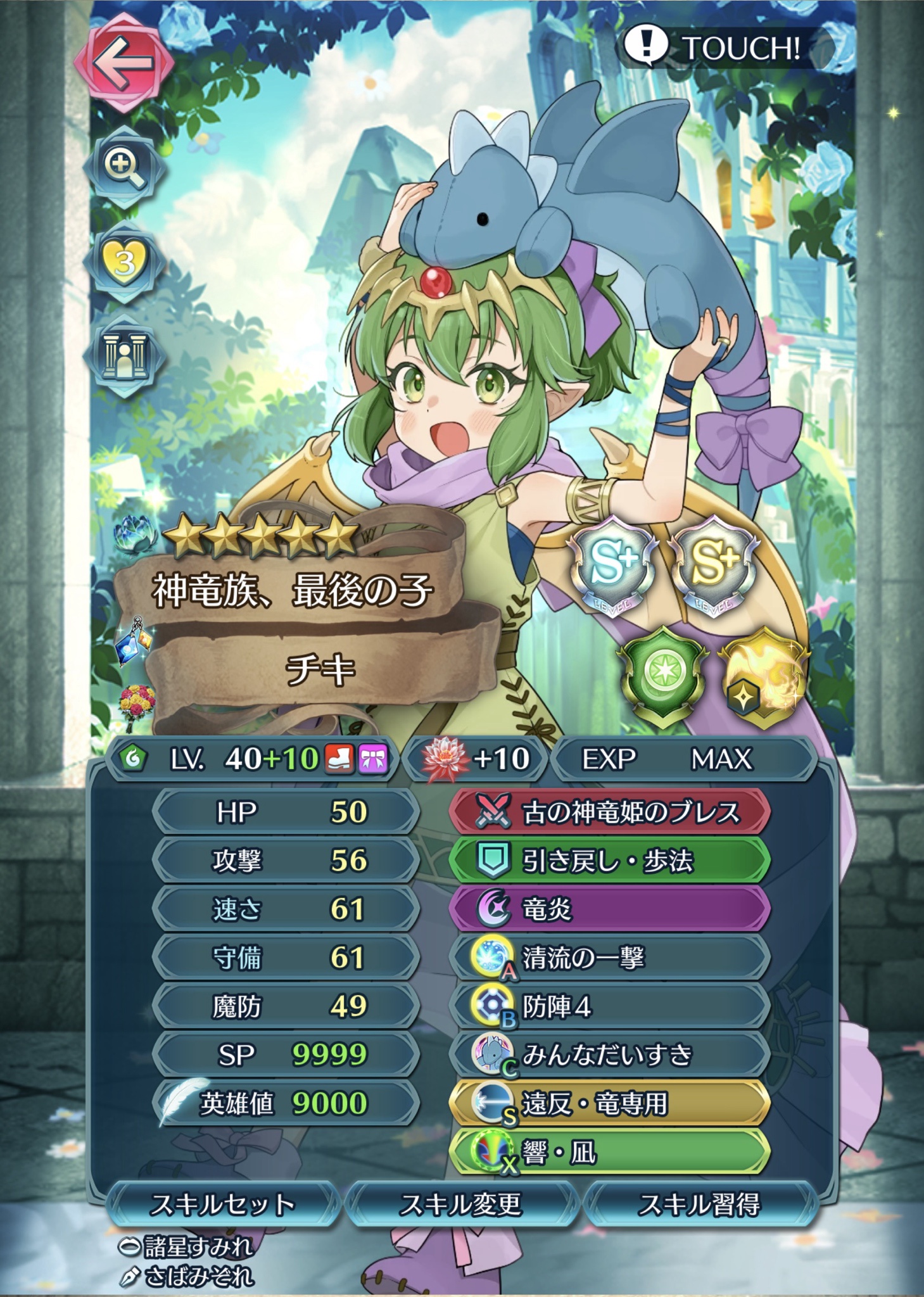Open スキル習得 to learn skills
The width and height of the screenshot is (924, 1297).
tap(699, 1204)
